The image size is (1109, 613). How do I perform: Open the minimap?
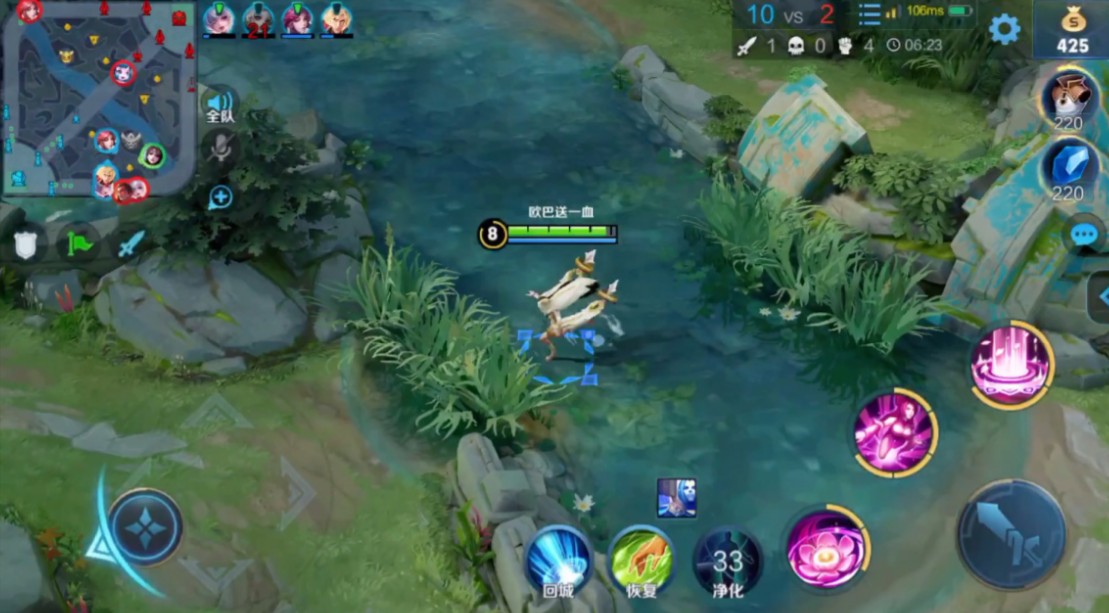point(98,98)
